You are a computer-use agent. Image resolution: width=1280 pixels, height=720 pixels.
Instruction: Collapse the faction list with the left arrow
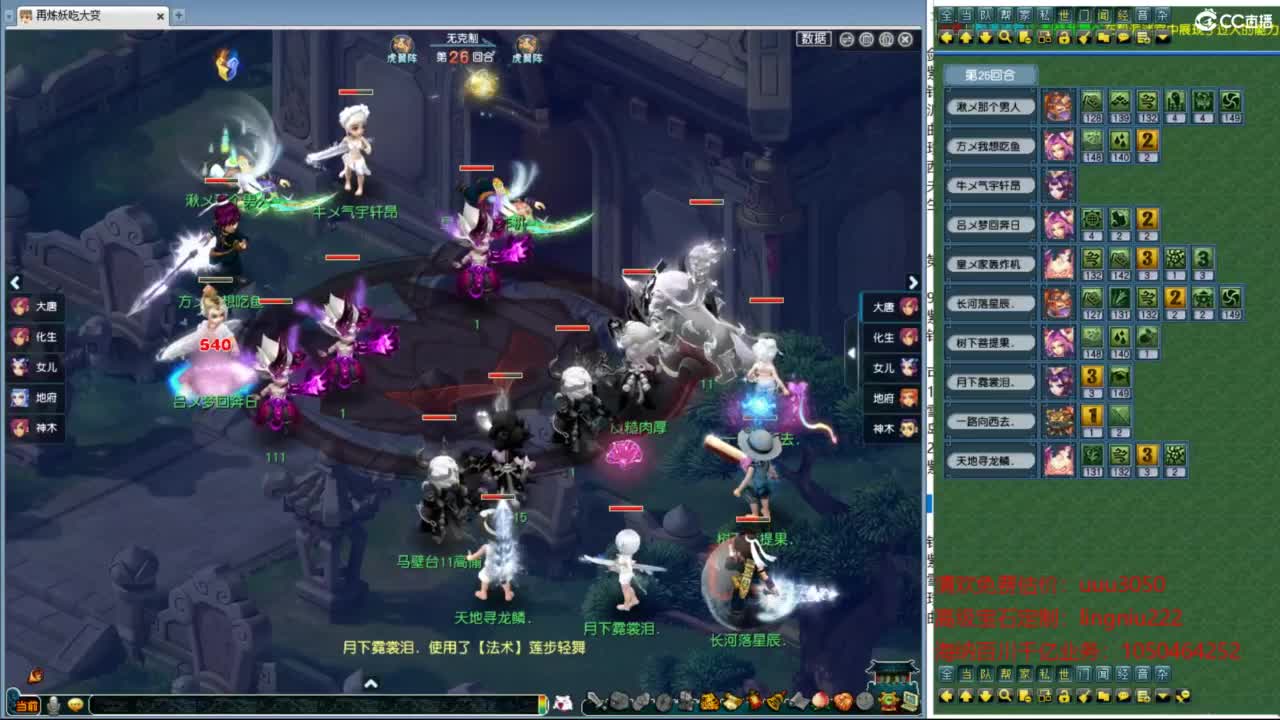(16, 283)
